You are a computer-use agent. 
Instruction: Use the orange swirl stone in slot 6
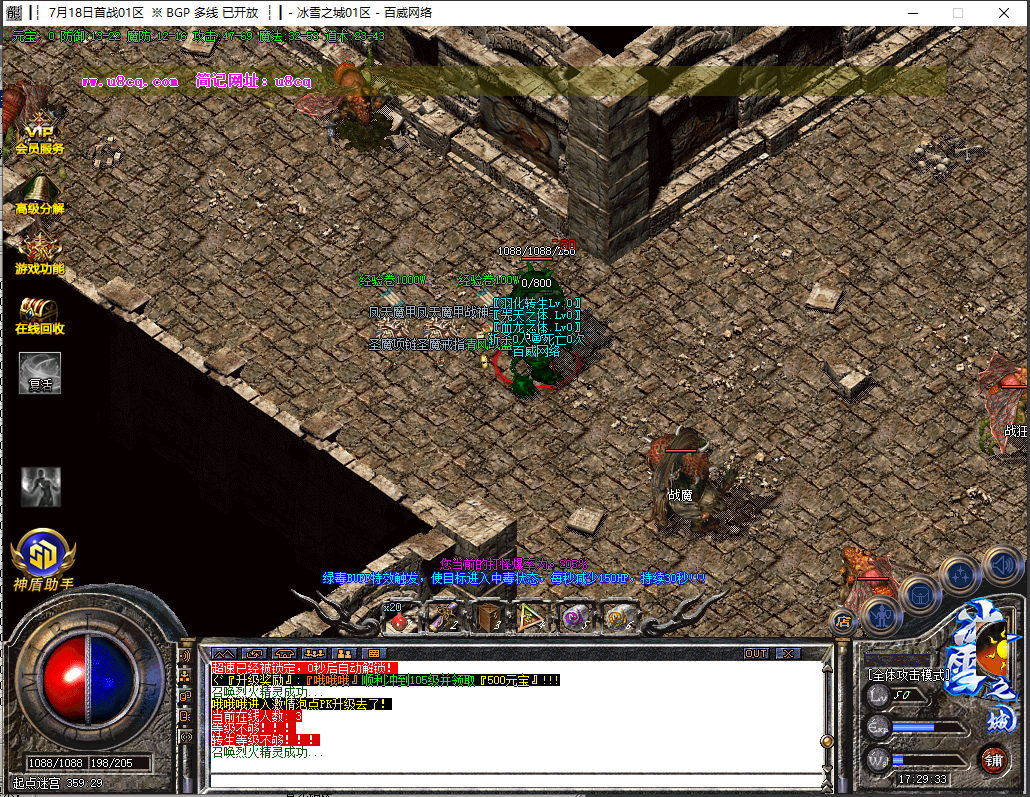click(x=620, y=619)
